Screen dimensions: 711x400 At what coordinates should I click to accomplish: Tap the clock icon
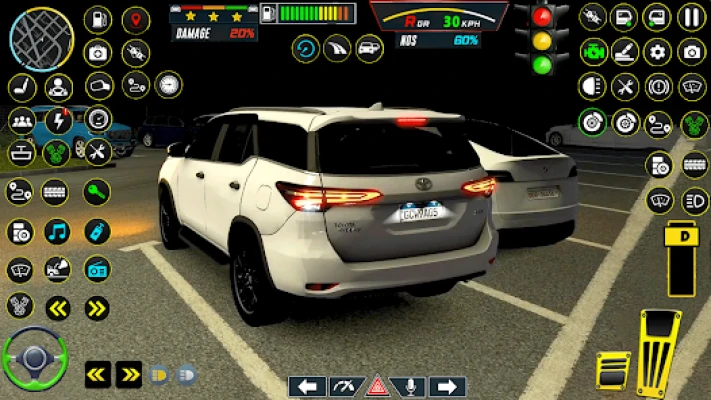169,85
